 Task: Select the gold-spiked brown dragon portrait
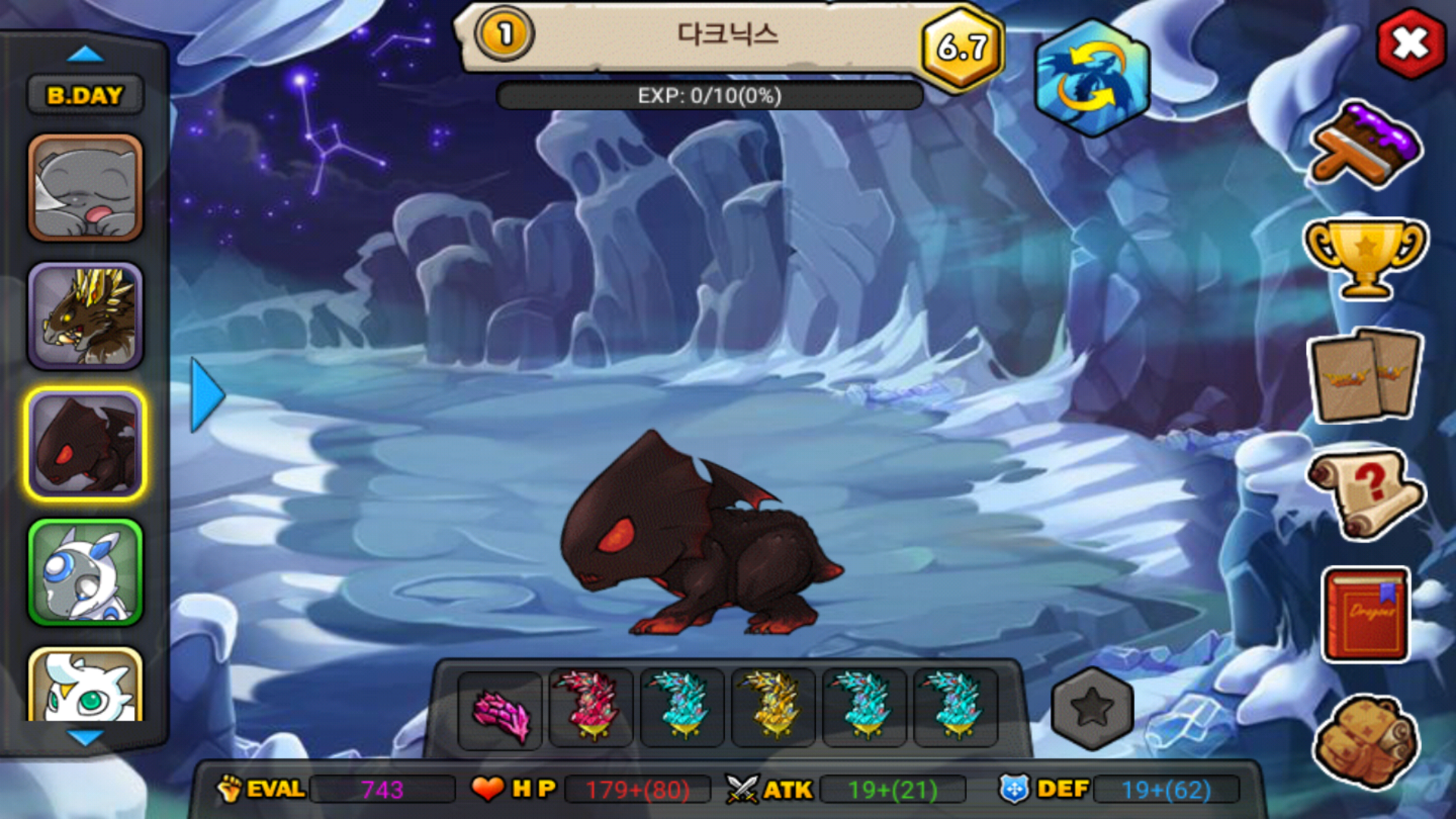tap(86, 316)
